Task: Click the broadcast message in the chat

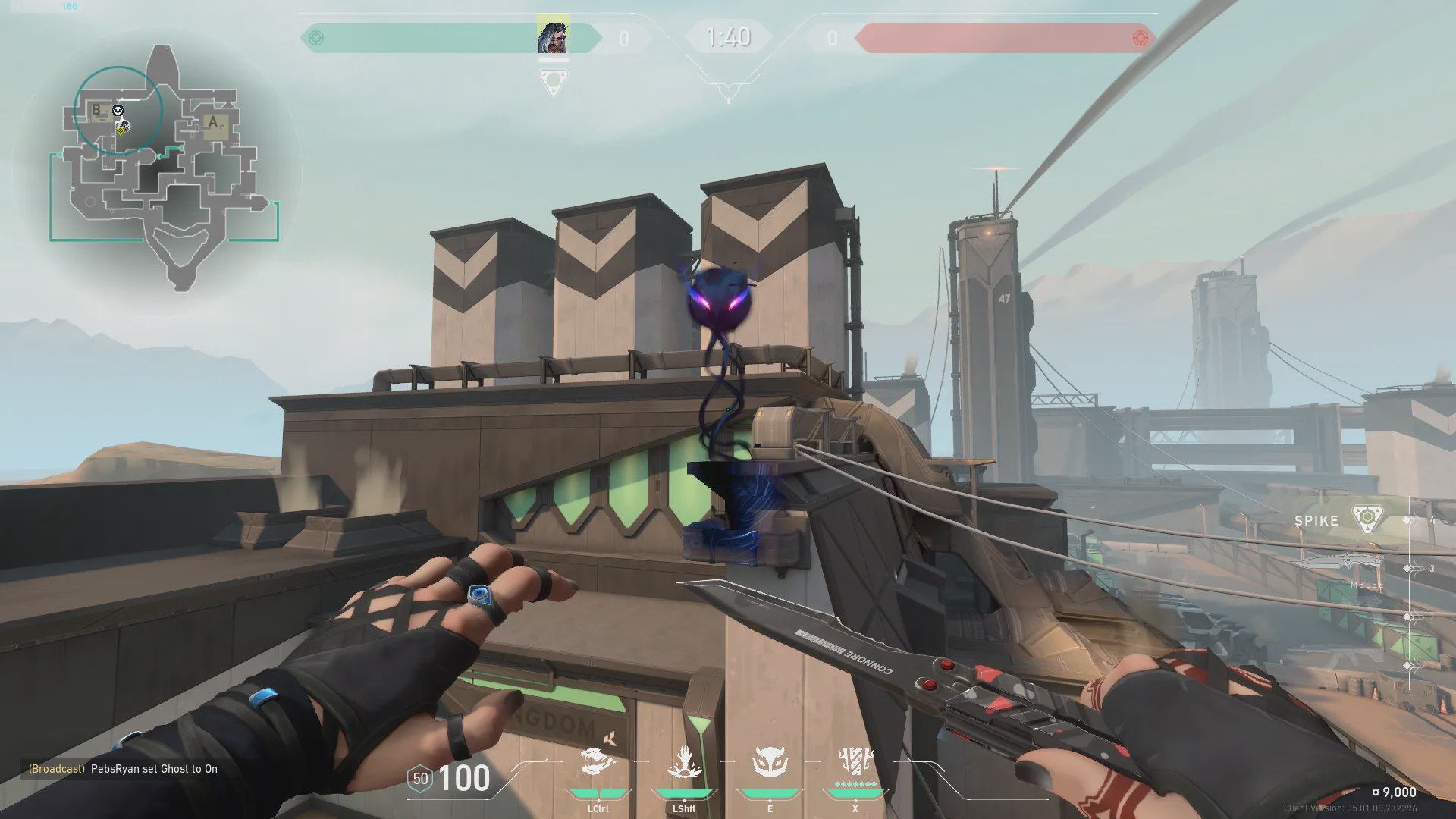Action: pos(123,769)
